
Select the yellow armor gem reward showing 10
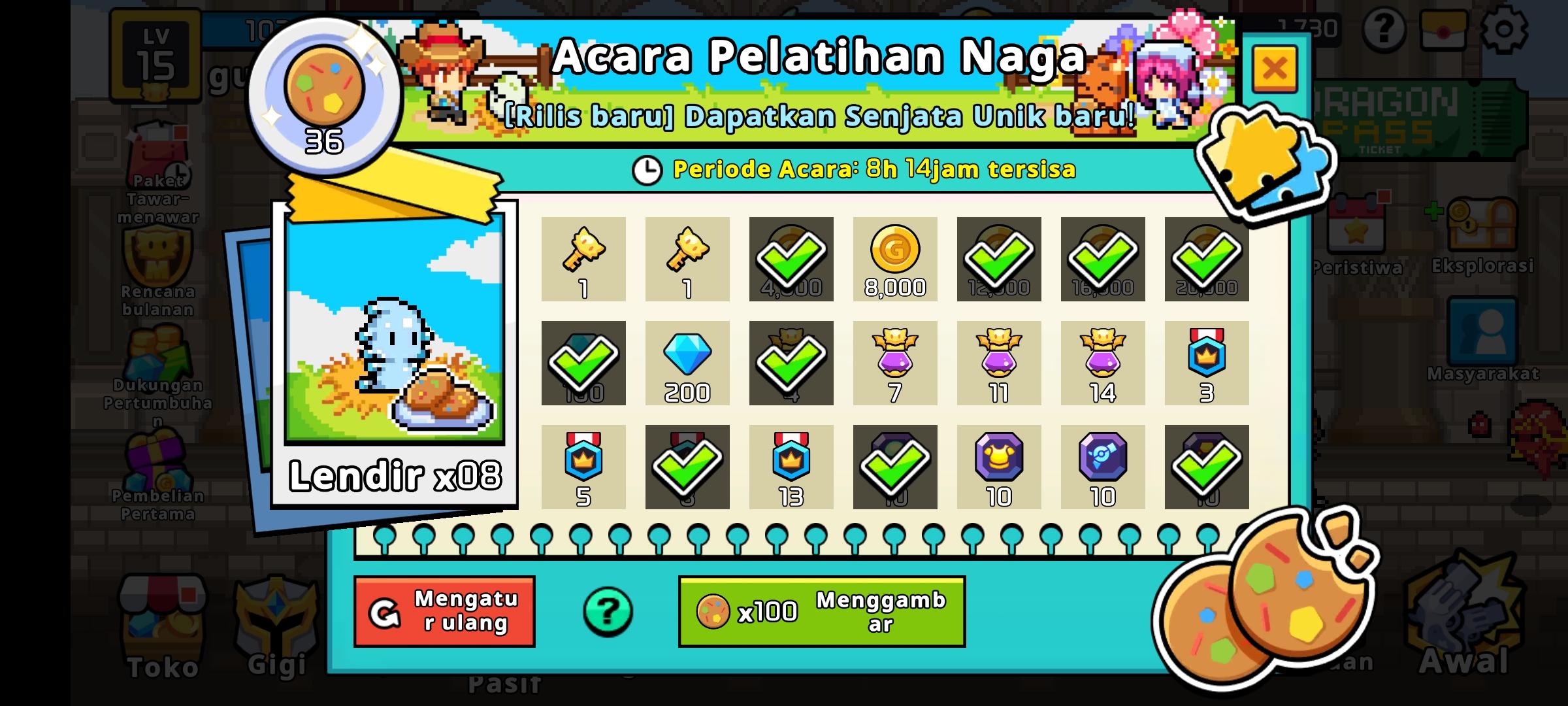point(999,467)
